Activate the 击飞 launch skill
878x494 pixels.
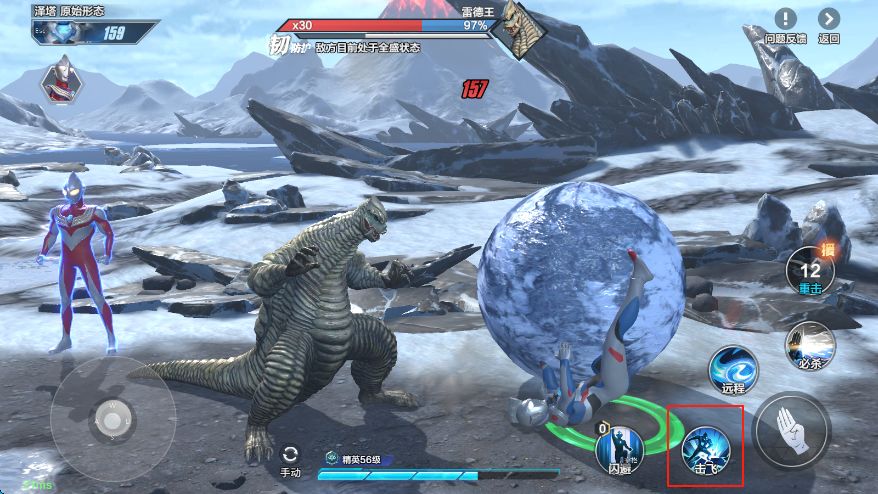coord(706,446)
